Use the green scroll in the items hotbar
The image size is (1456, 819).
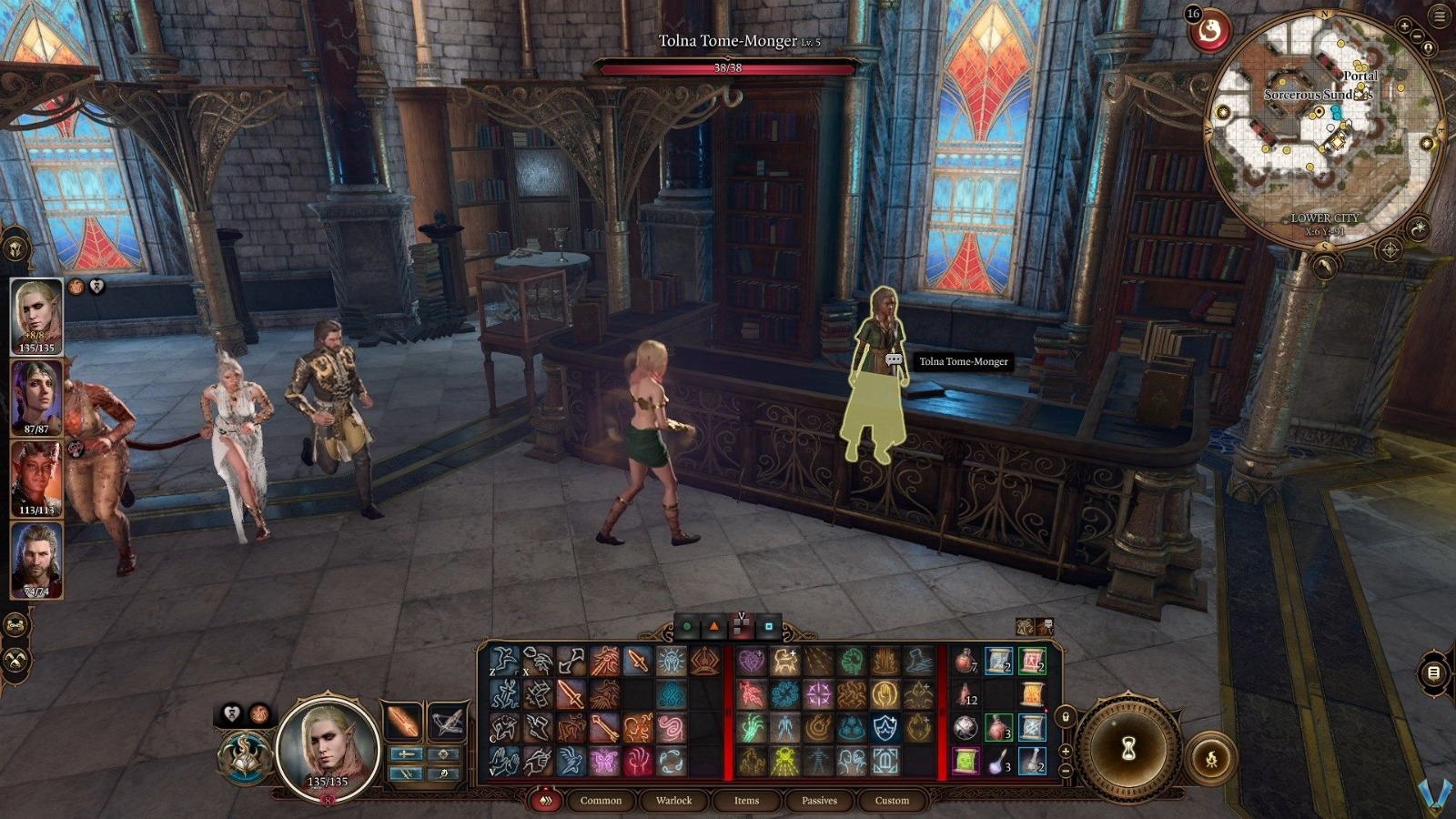pyautogui.click(x=964, y=761)
